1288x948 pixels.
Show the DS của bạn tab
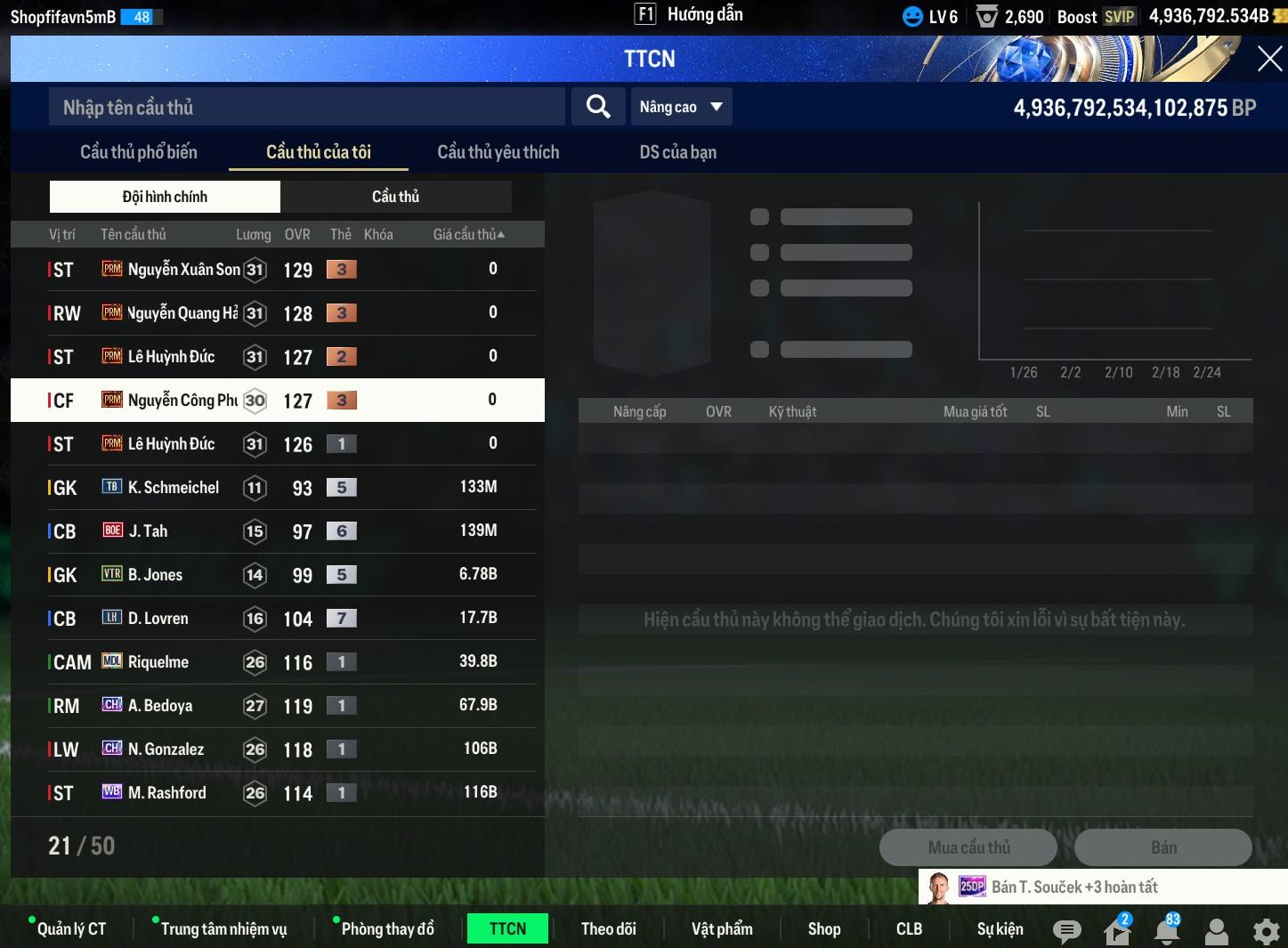(x=677, y=152)
